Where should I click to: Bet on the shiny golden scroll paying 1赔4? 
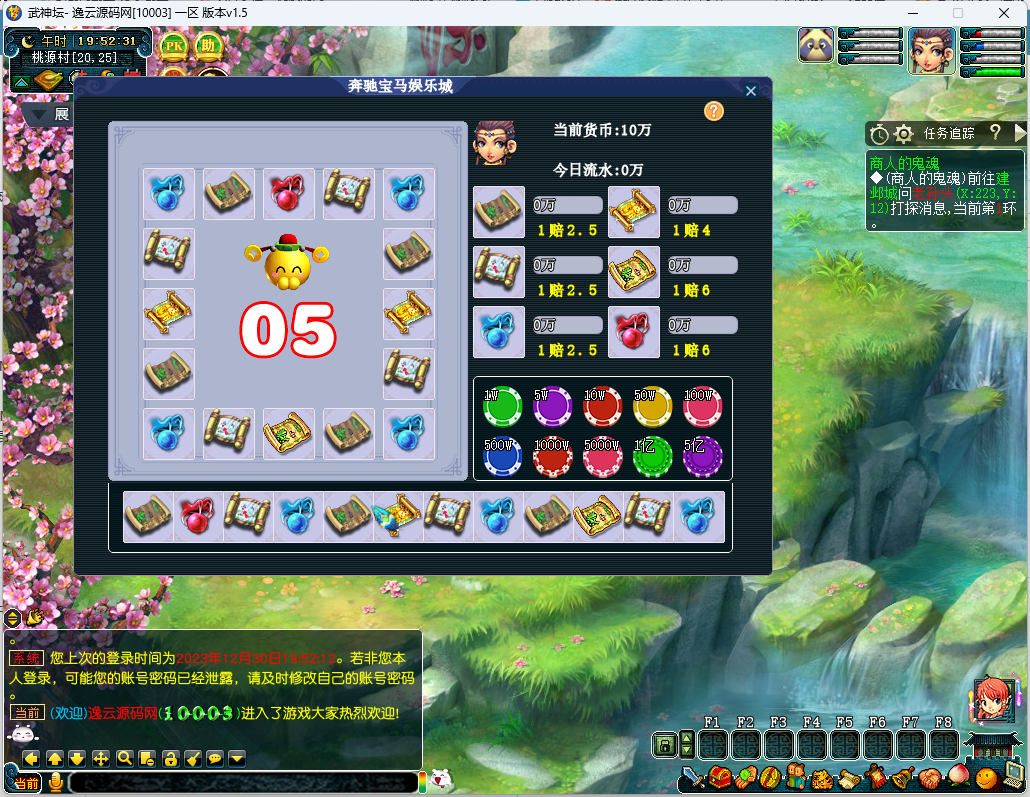[x=634, y=212]
